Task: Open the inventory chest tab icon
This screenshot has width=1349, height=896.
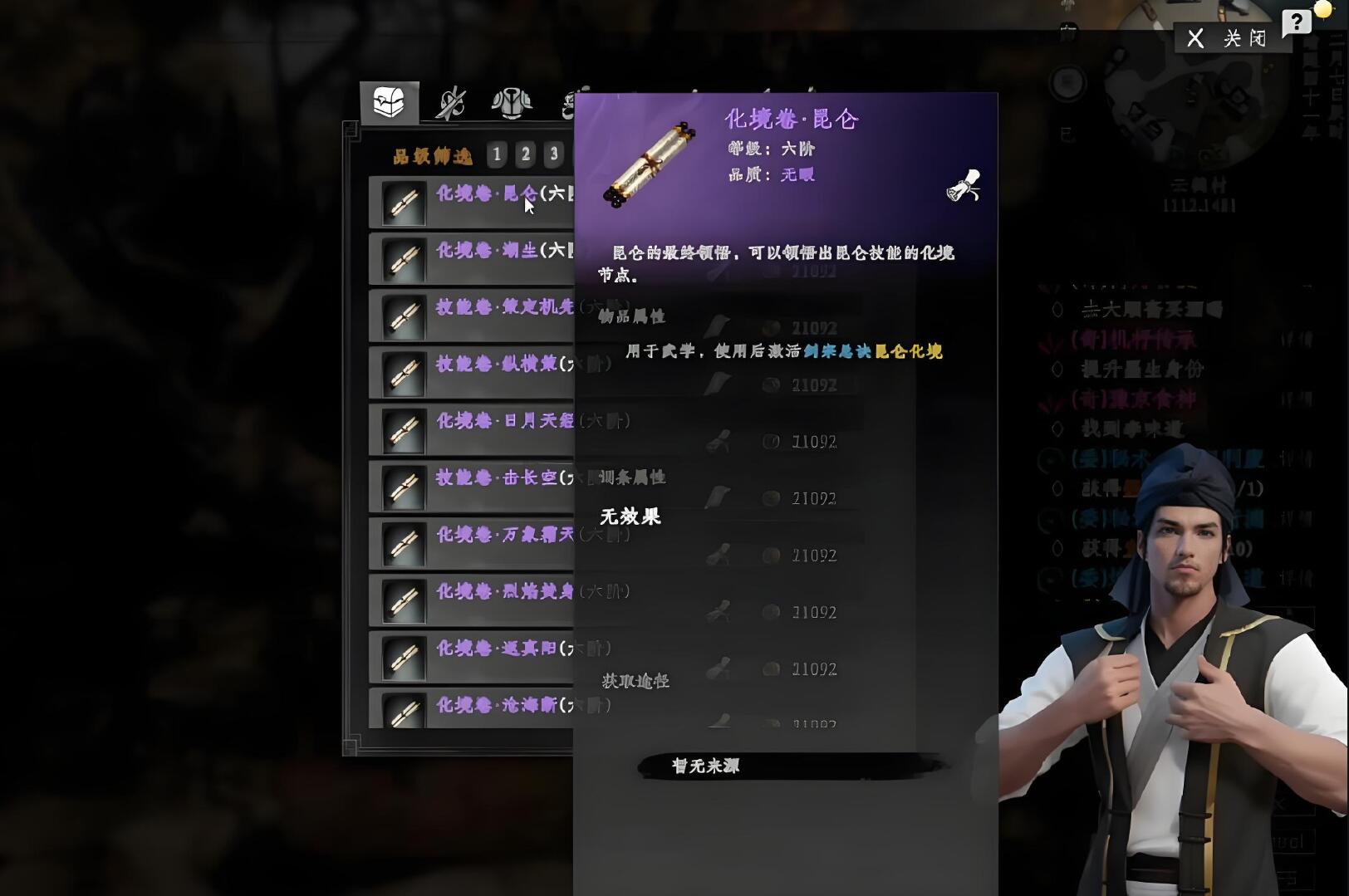Action: pos(390,100)
